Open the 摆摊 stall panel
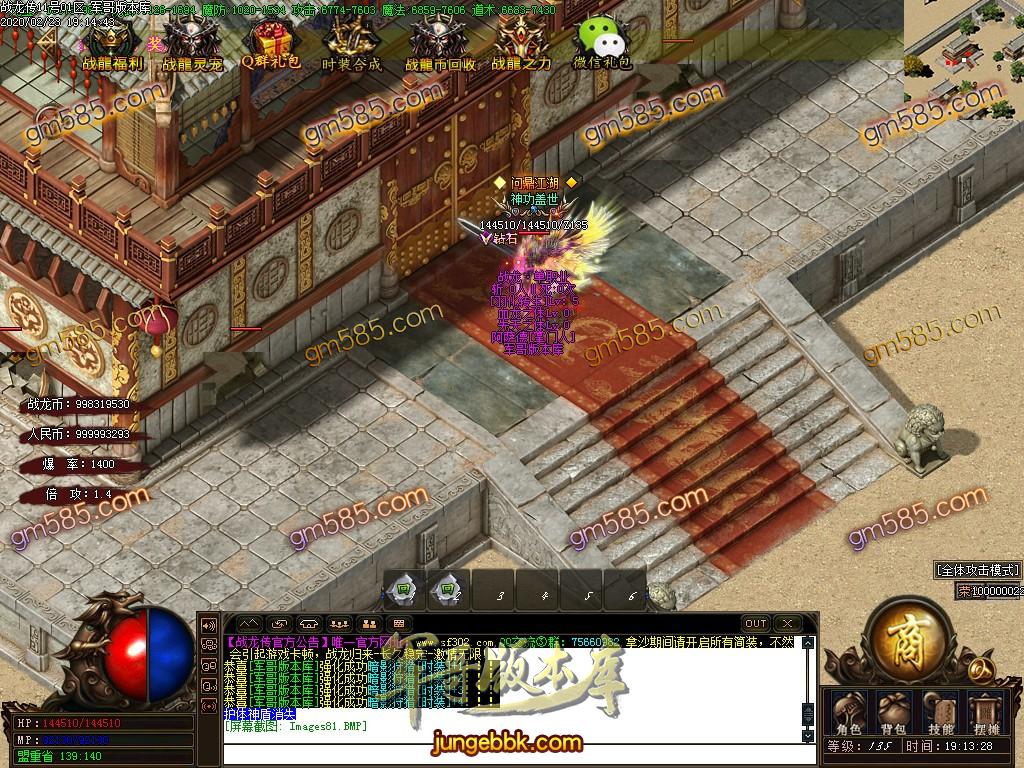Image resolution: width=1024 pixels, height=768 pixels. click(988, 711)
